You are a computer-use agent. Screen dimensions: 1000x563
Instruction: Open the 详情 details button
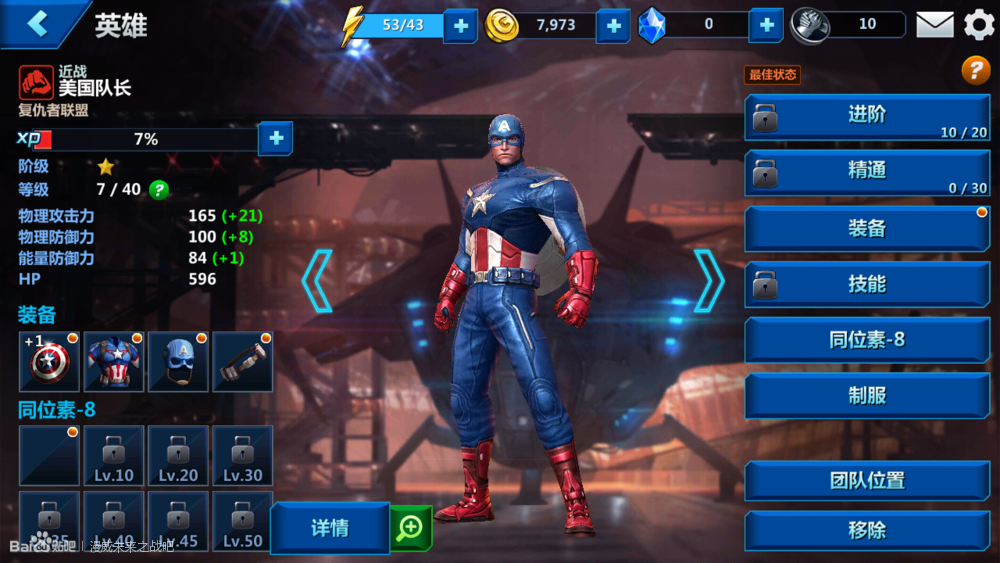(x=330, y=528)
